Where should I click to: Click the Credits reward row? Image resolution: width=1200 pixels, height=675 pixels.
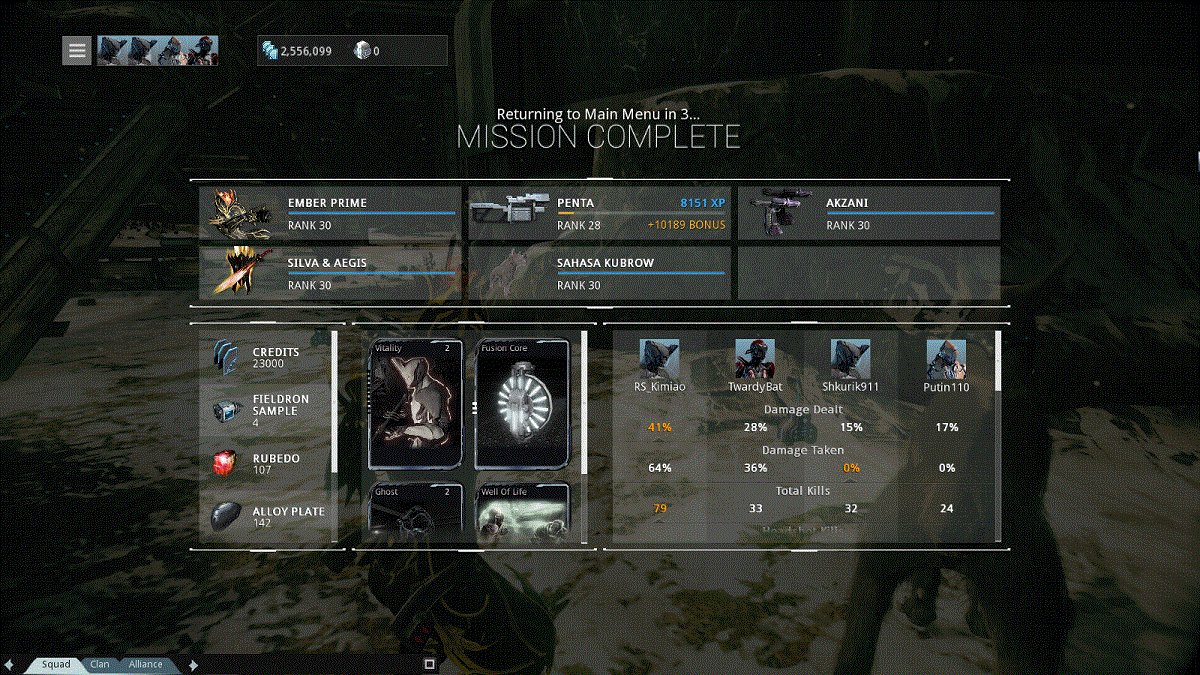[x=270, y=358]
